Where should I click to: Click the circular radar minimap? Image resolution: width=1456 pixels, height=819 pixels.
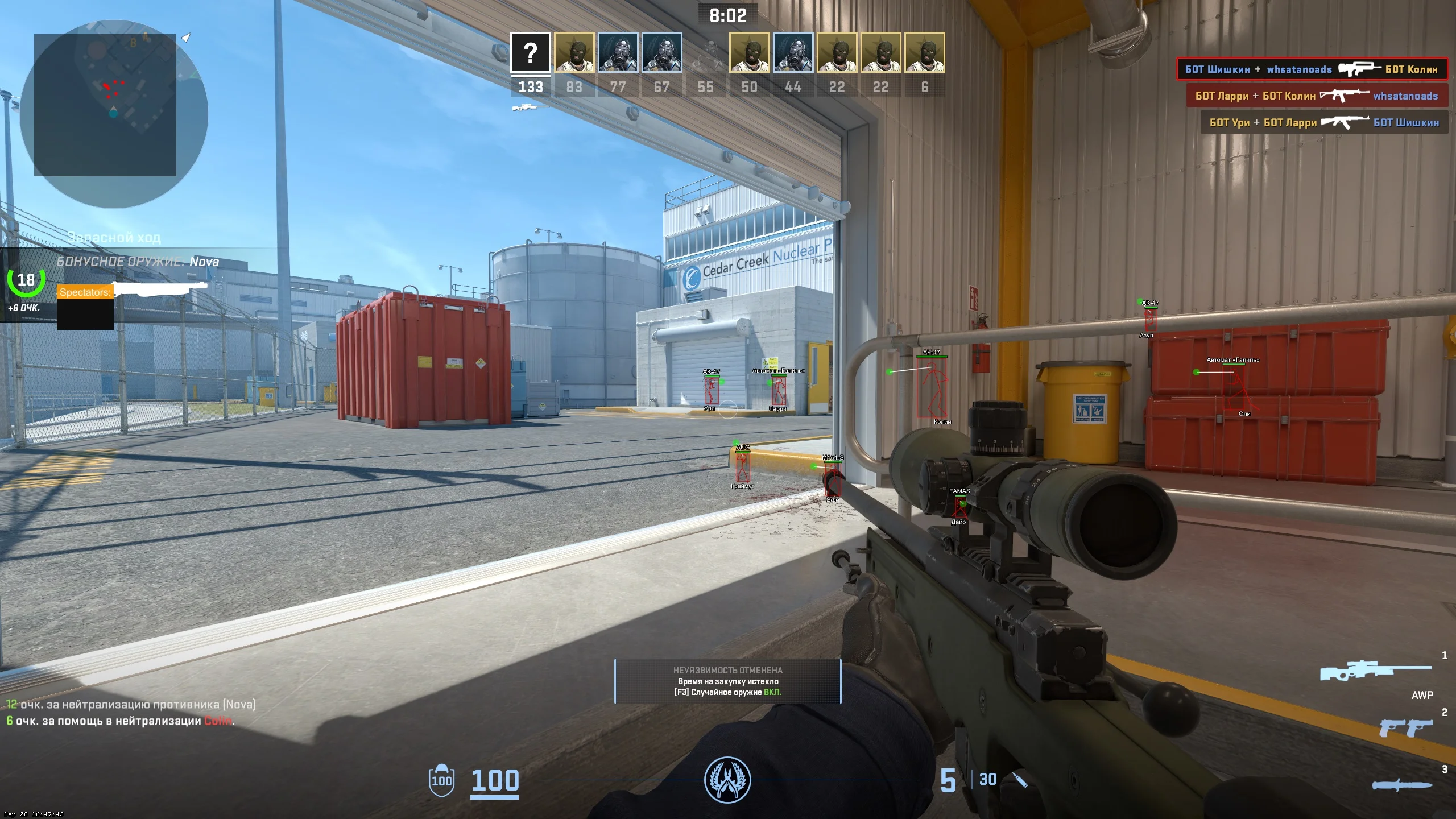[x=114, y=114]
